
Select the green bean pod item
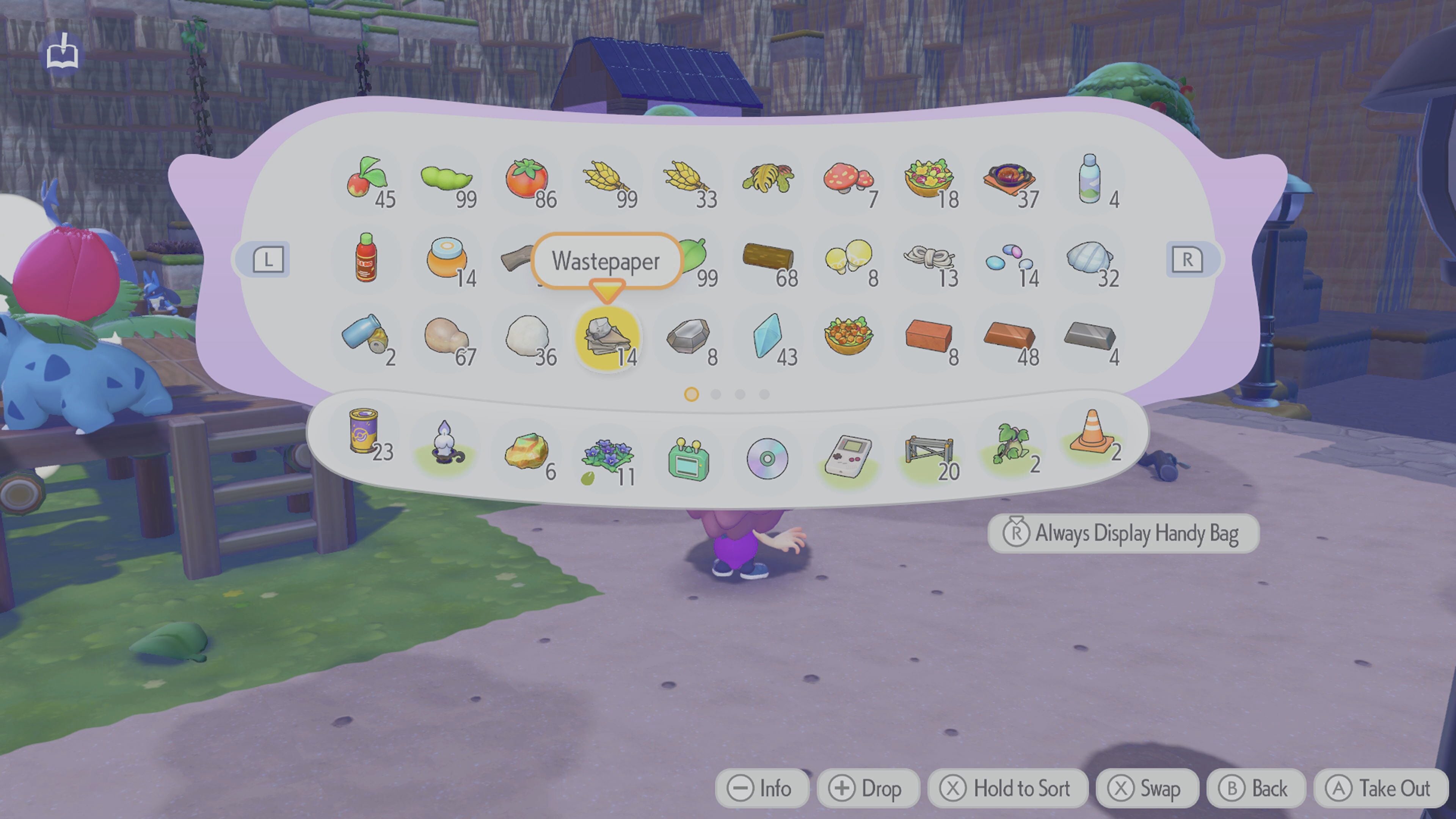point(447,180)
